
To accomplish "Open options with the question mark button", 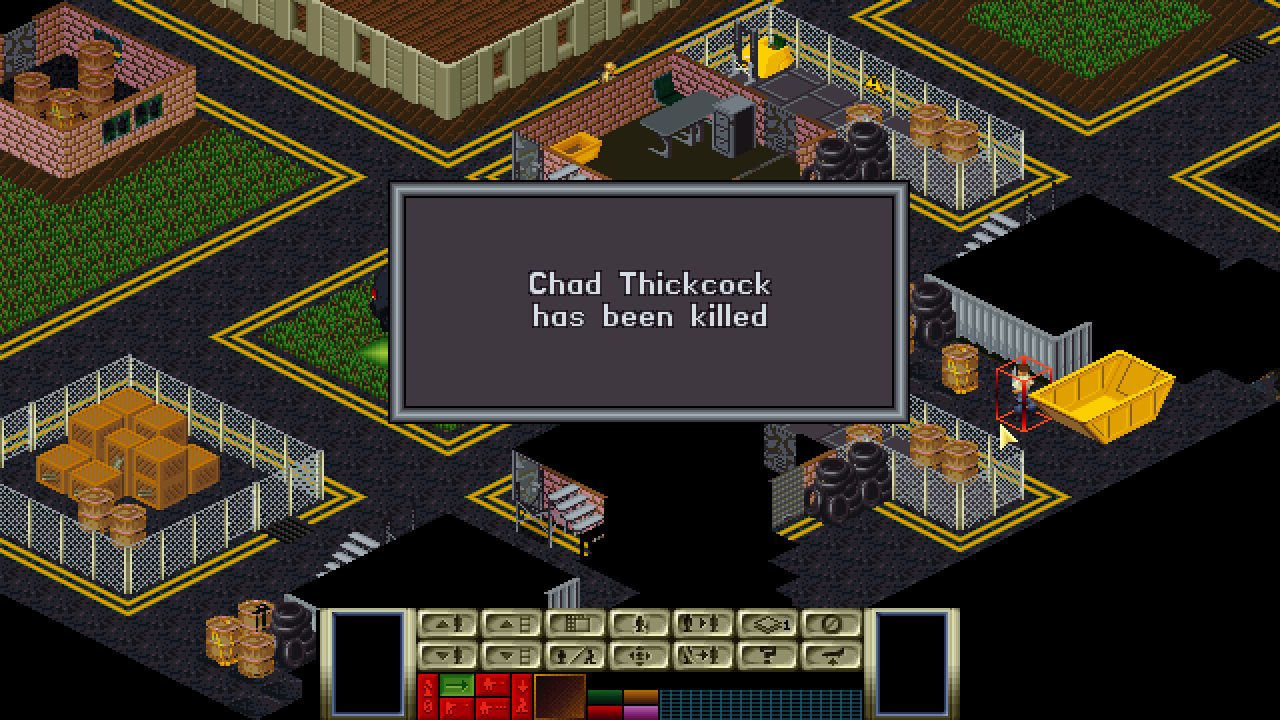I will [766, 656].
